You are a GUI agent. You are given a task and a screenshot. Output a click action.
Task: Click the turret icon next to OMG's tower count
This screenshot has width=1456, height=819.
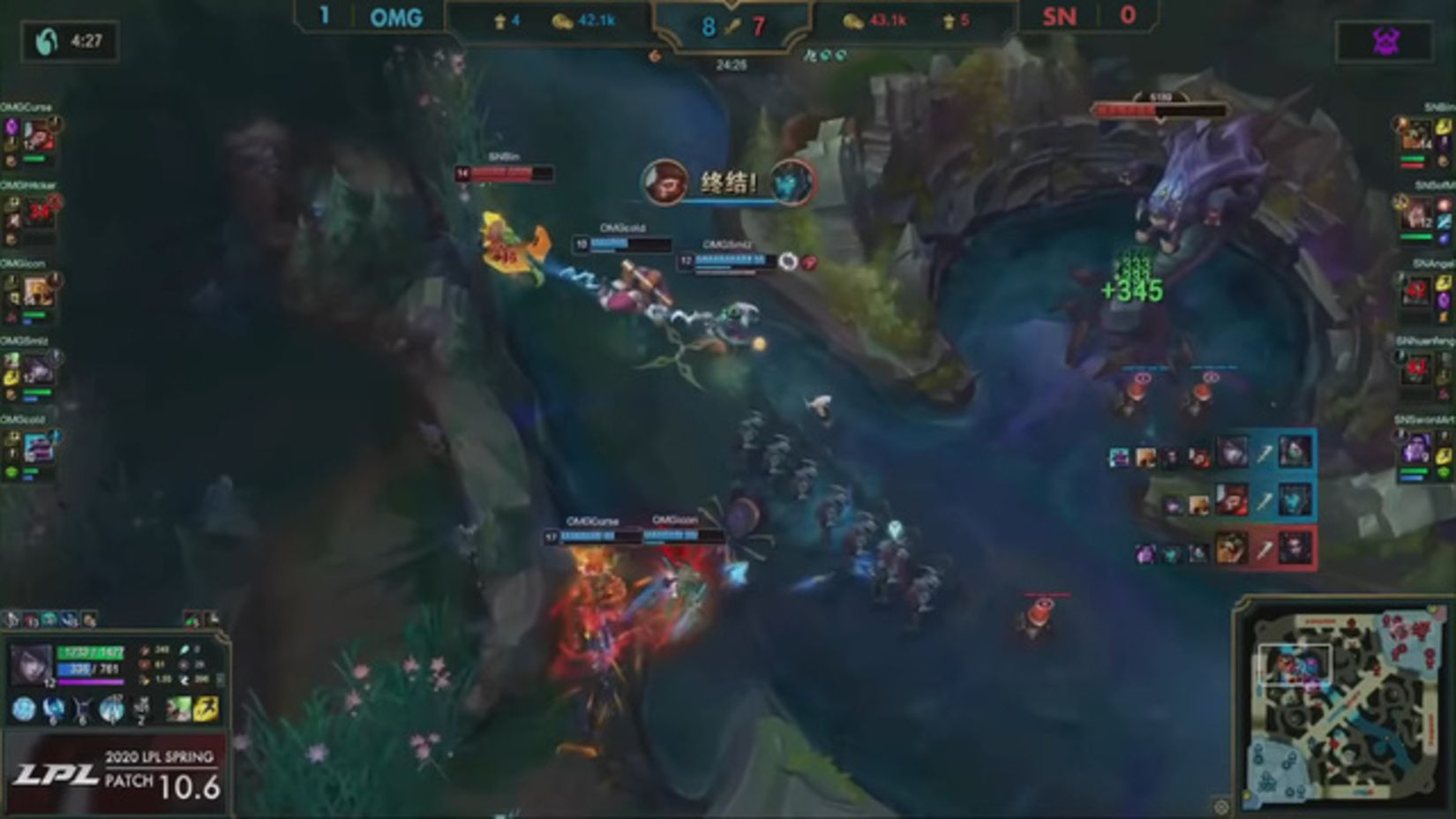(499, 21)
